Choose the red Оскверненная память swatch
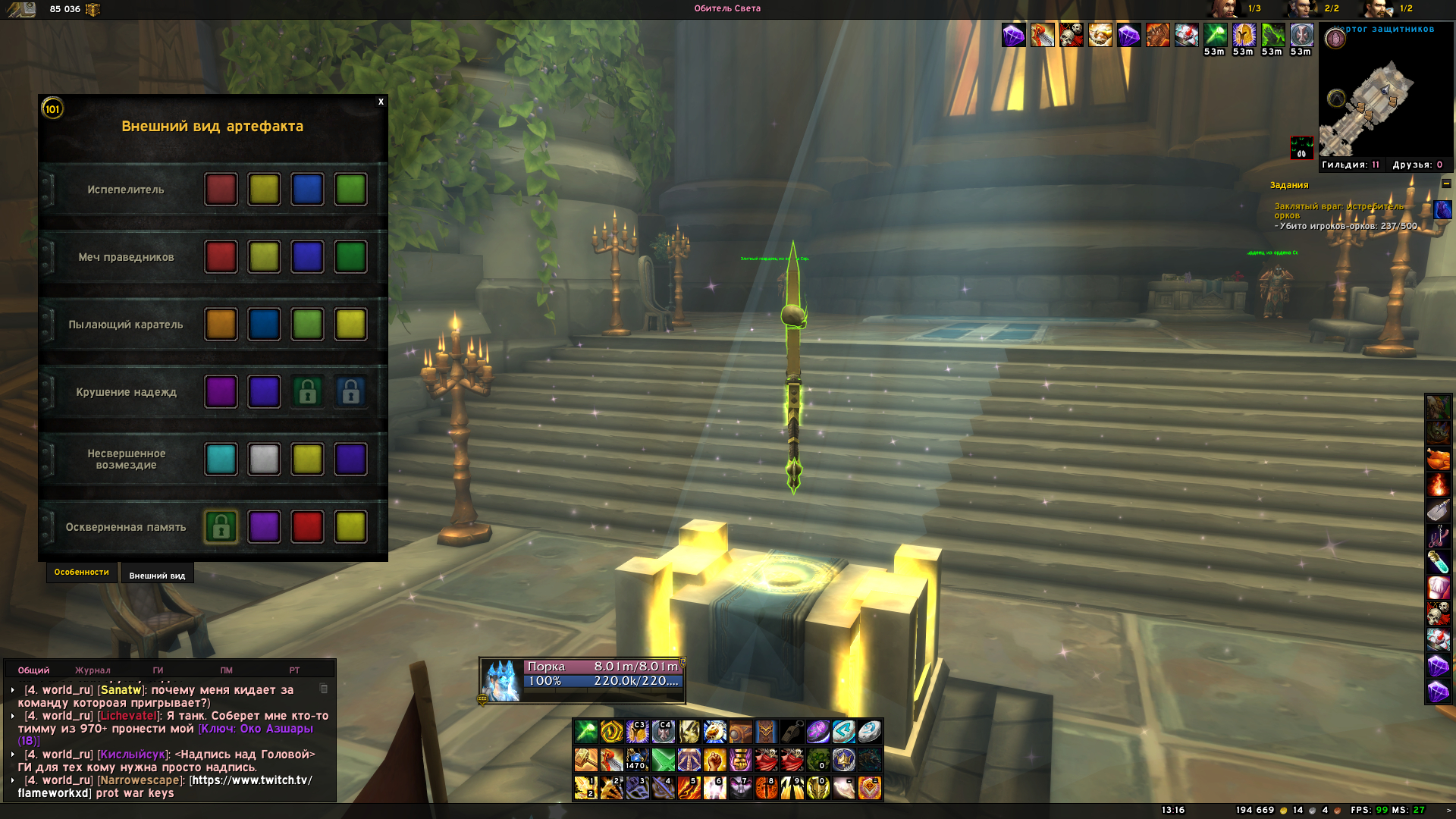The image size is (1456, 819). point(307,527)
